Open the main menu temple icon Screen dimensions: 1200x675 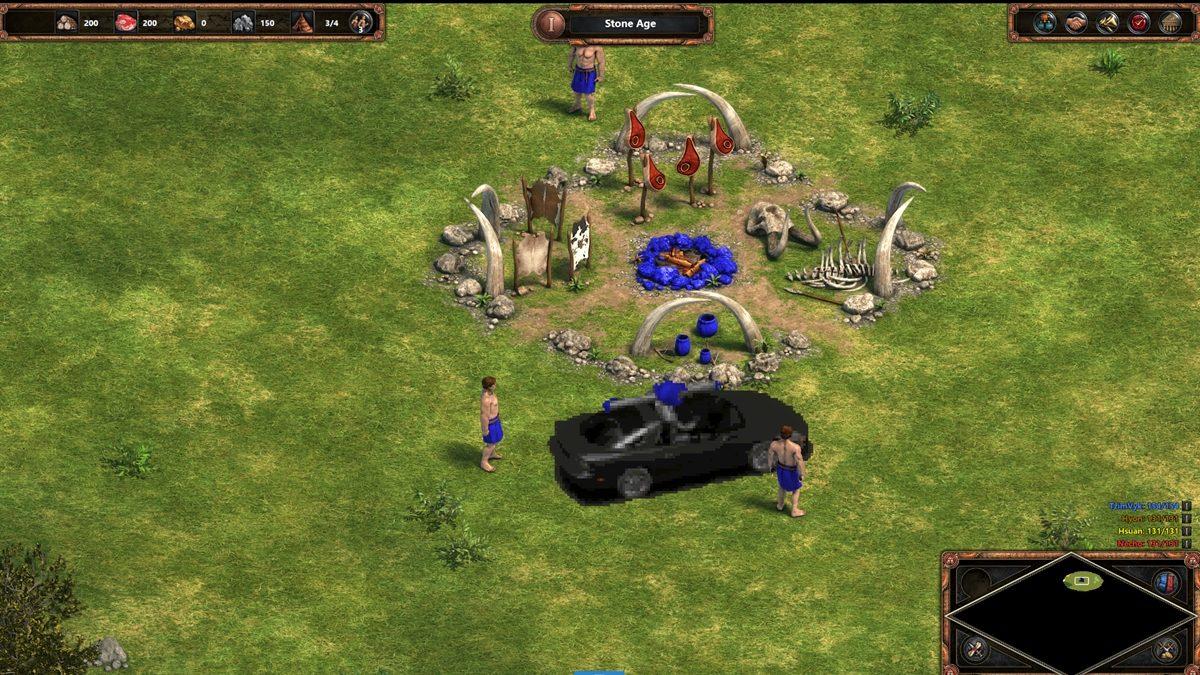(1169, 22)
